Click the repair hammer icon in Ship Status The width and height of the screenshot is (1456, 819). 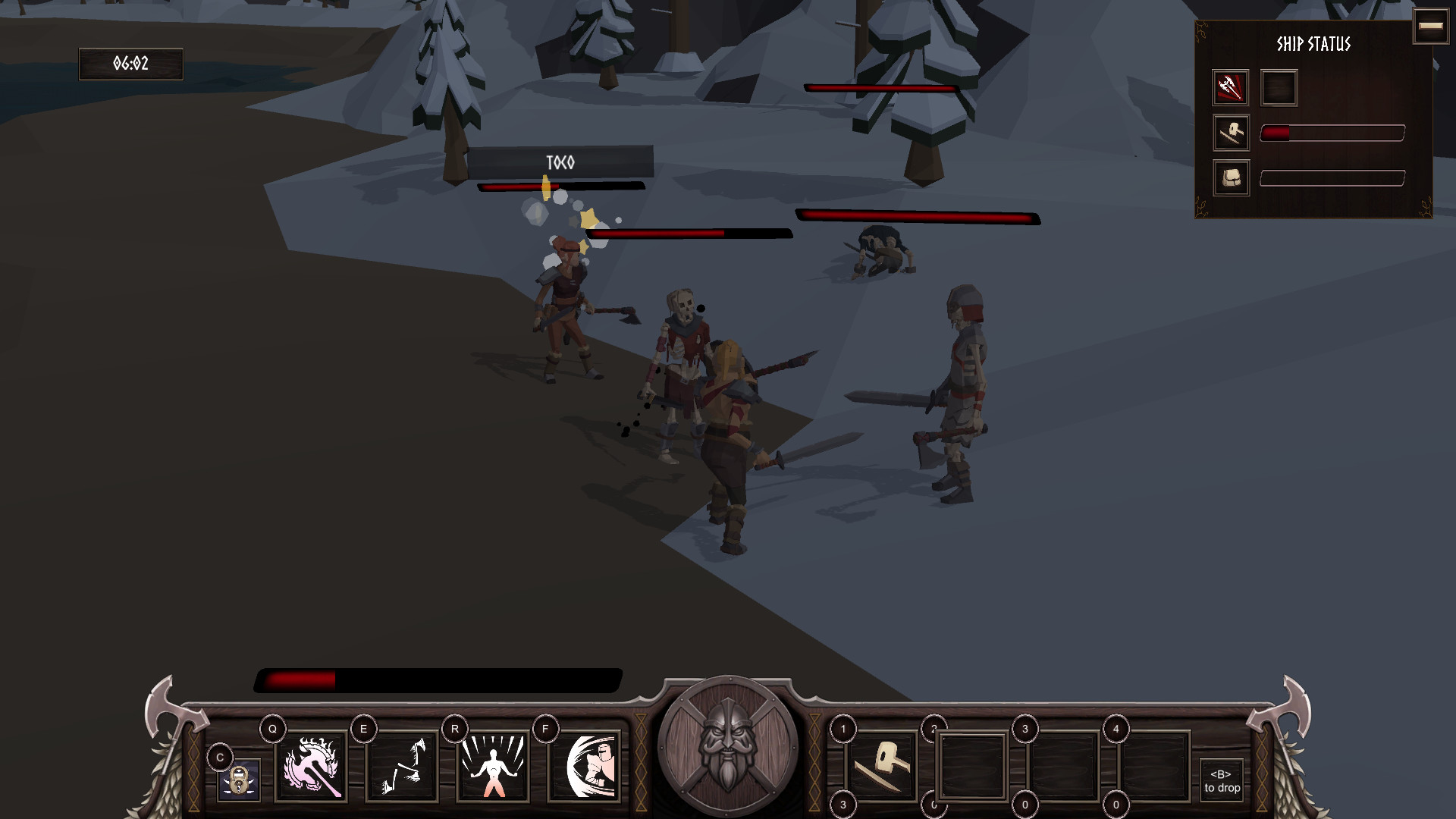tap(1231, 133)
